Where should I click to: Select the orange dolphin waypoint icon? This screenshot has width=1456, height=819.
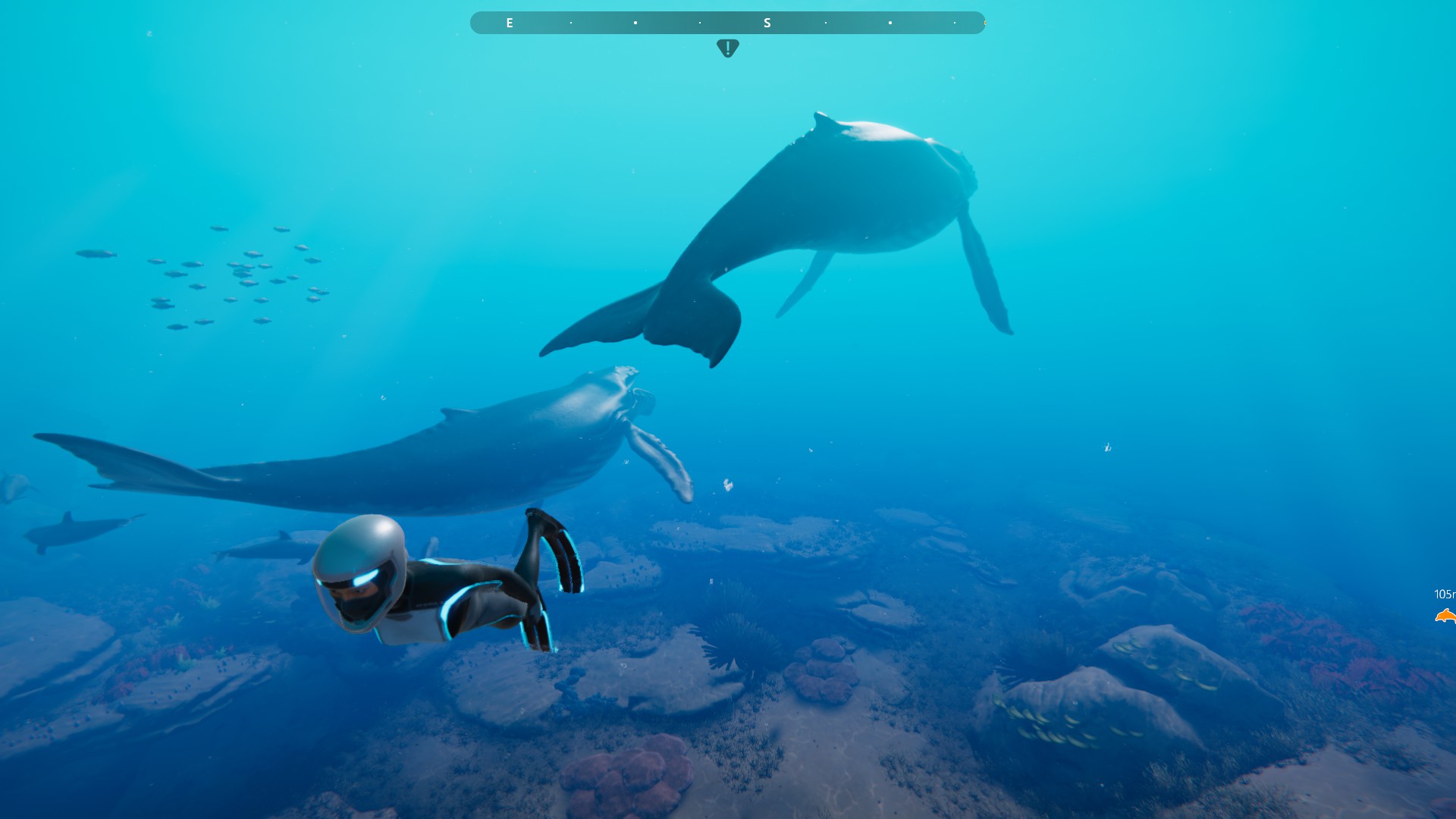coord(1445,616)
